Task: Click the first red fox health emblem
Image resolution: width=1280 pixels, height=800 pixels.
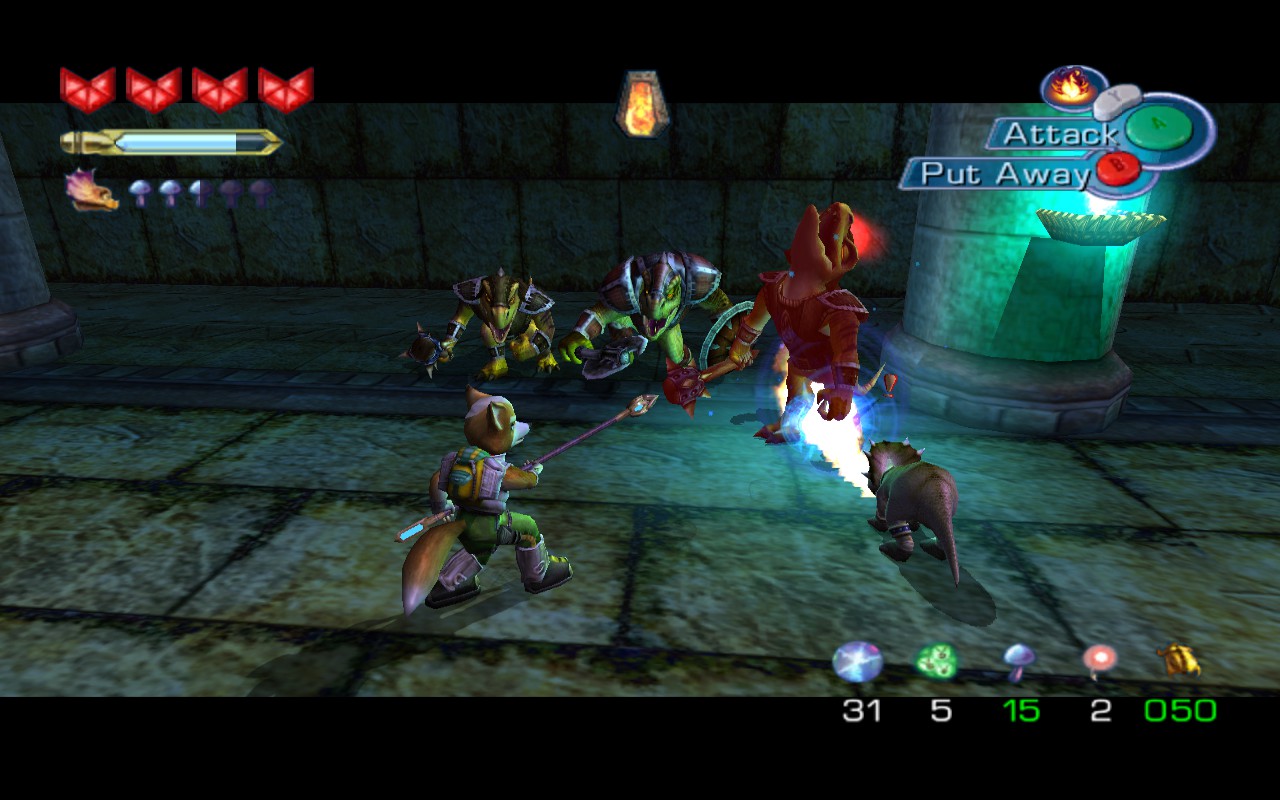Action: (90, 90)
